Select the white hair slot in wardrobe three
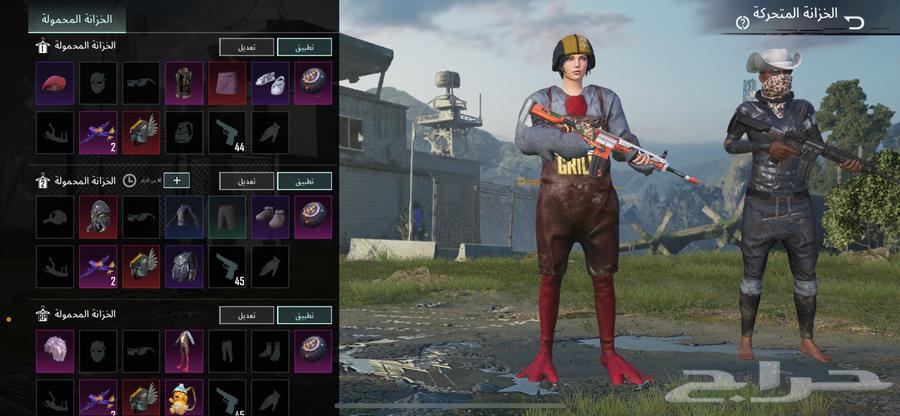The height and width of the screenshot is (416, 900). click(x=55, y=351)
